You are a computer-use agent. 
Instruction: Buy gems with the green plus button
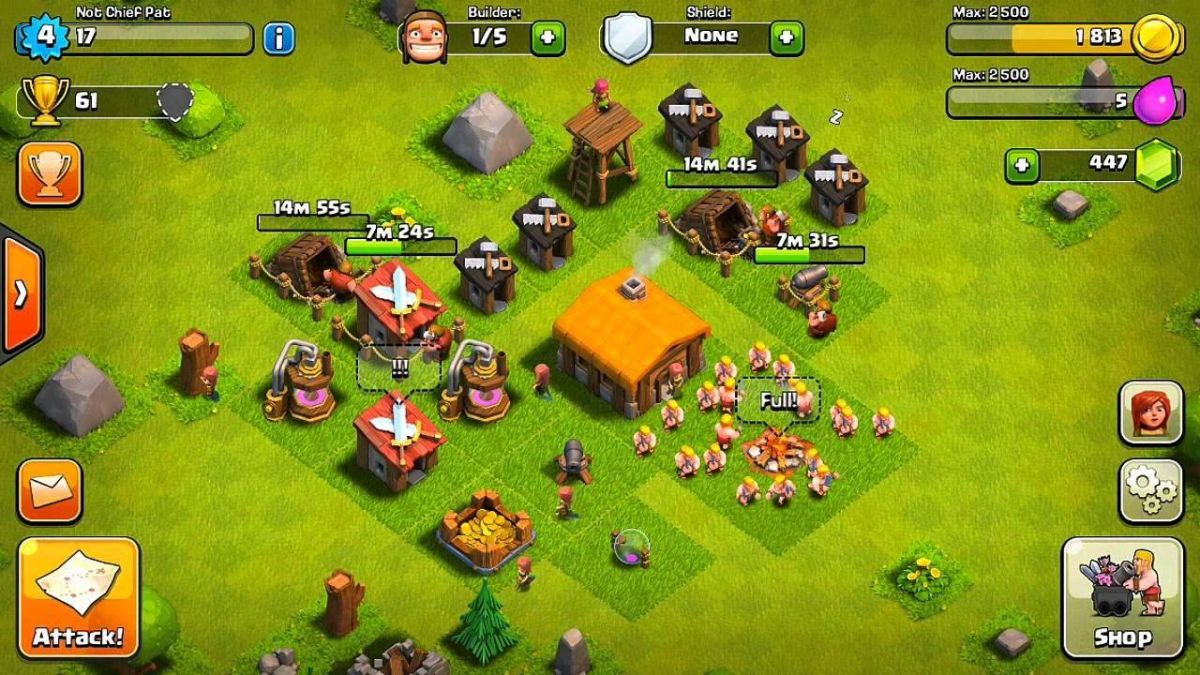point(1022,165)
